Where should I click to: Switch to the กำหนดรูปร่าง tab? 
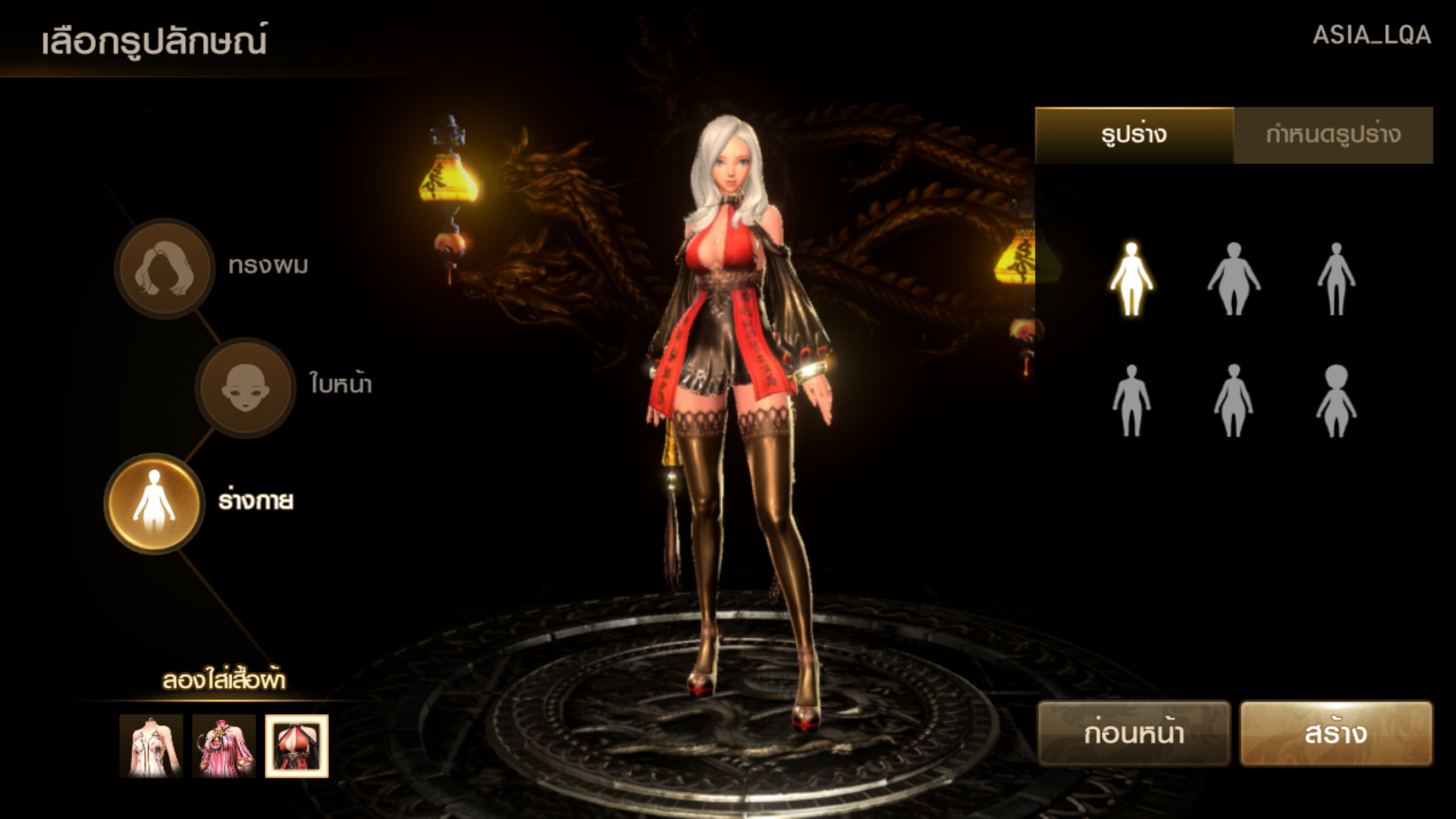pos(1333,135)
